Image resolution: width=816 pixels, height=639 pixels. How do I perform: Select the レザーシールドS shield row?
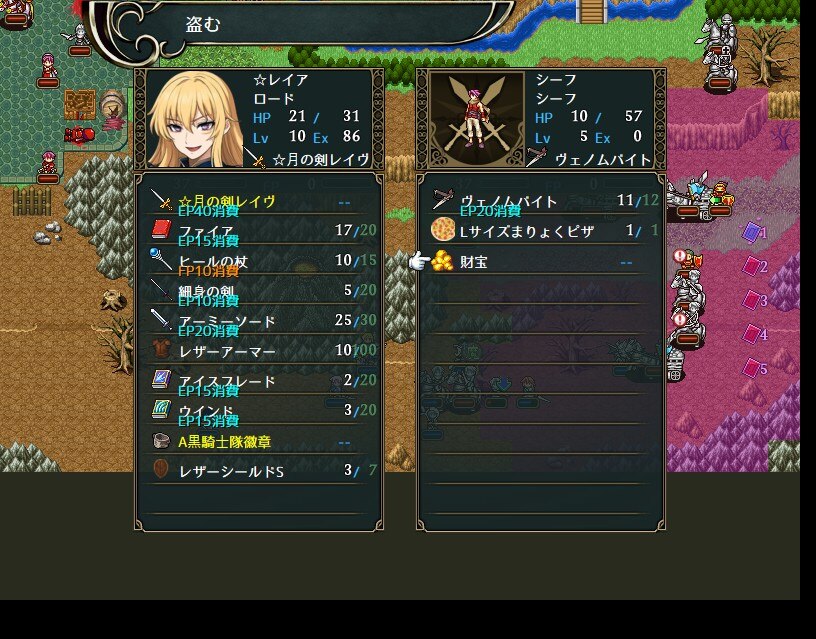pos(258,470)
